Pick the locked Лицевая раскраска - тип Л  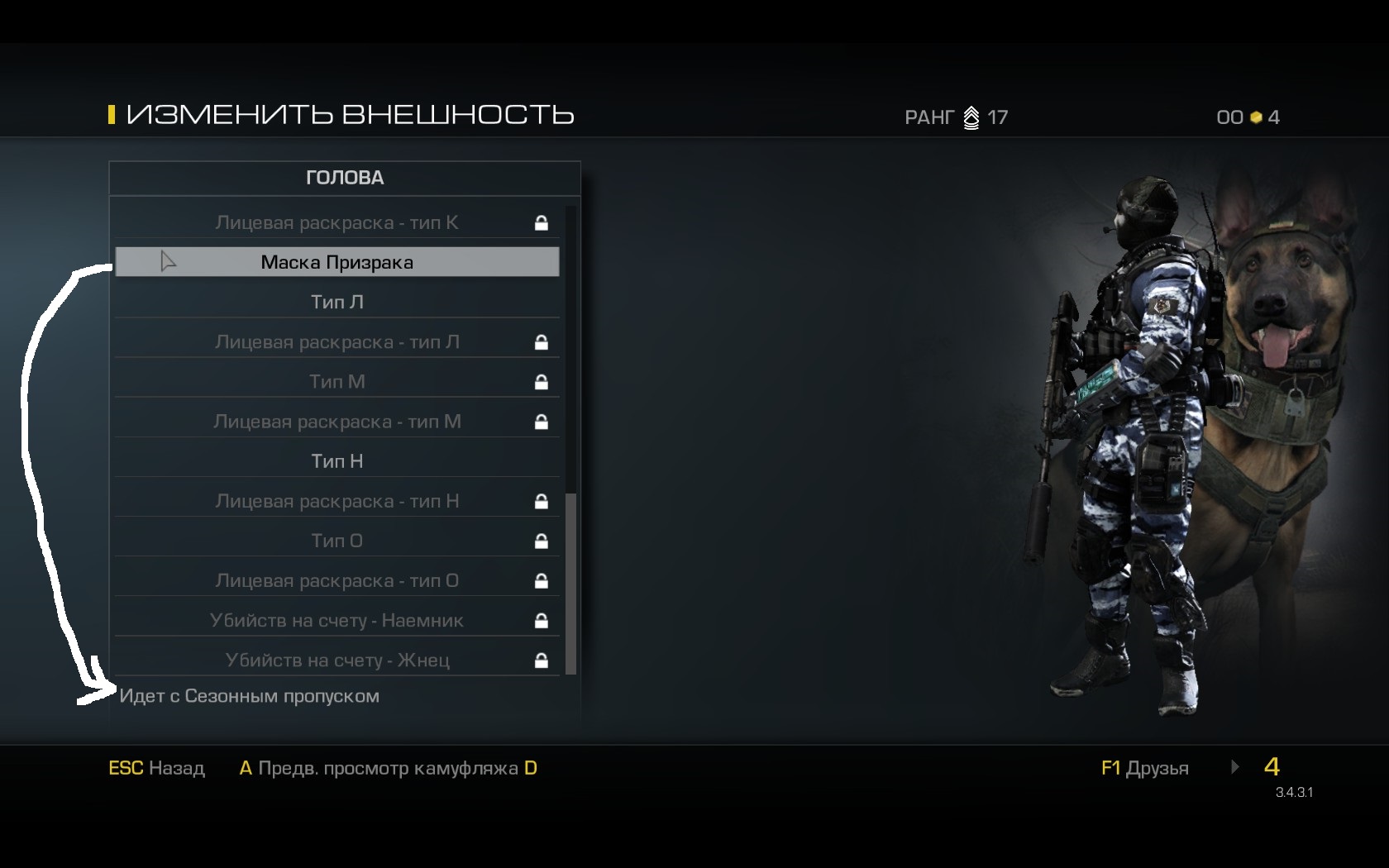[337, 341]
